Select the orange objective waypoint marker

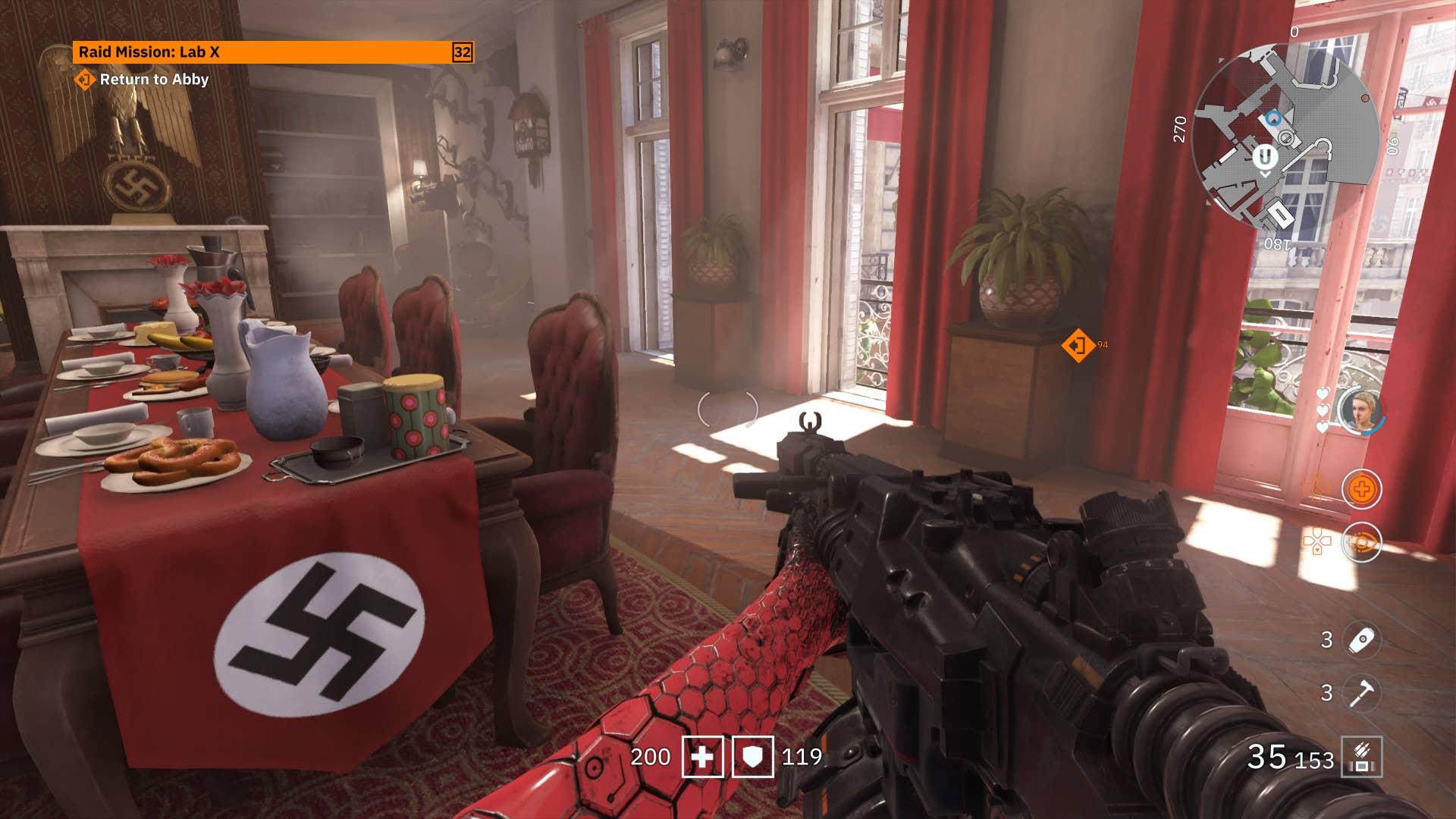(1078, 346)
